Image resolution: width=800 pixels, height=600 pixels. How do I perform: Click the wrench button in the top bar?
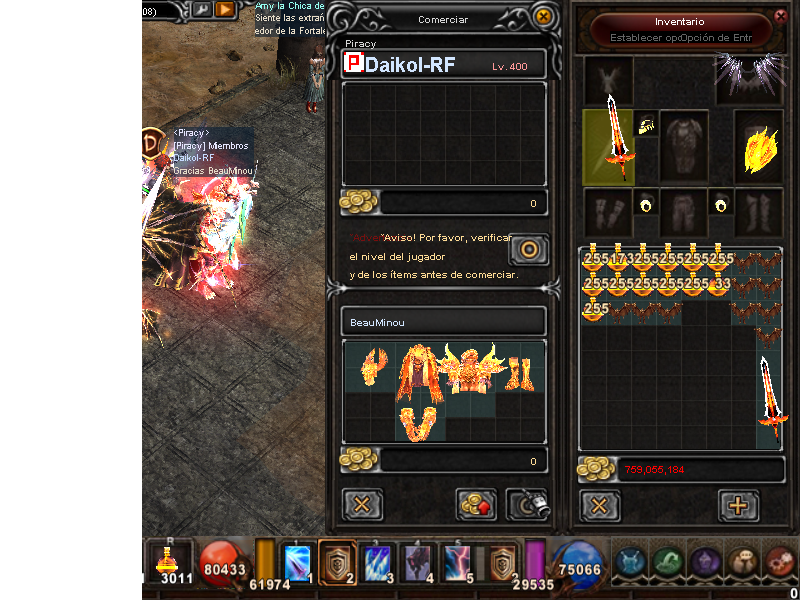click(x=201, y=10)
